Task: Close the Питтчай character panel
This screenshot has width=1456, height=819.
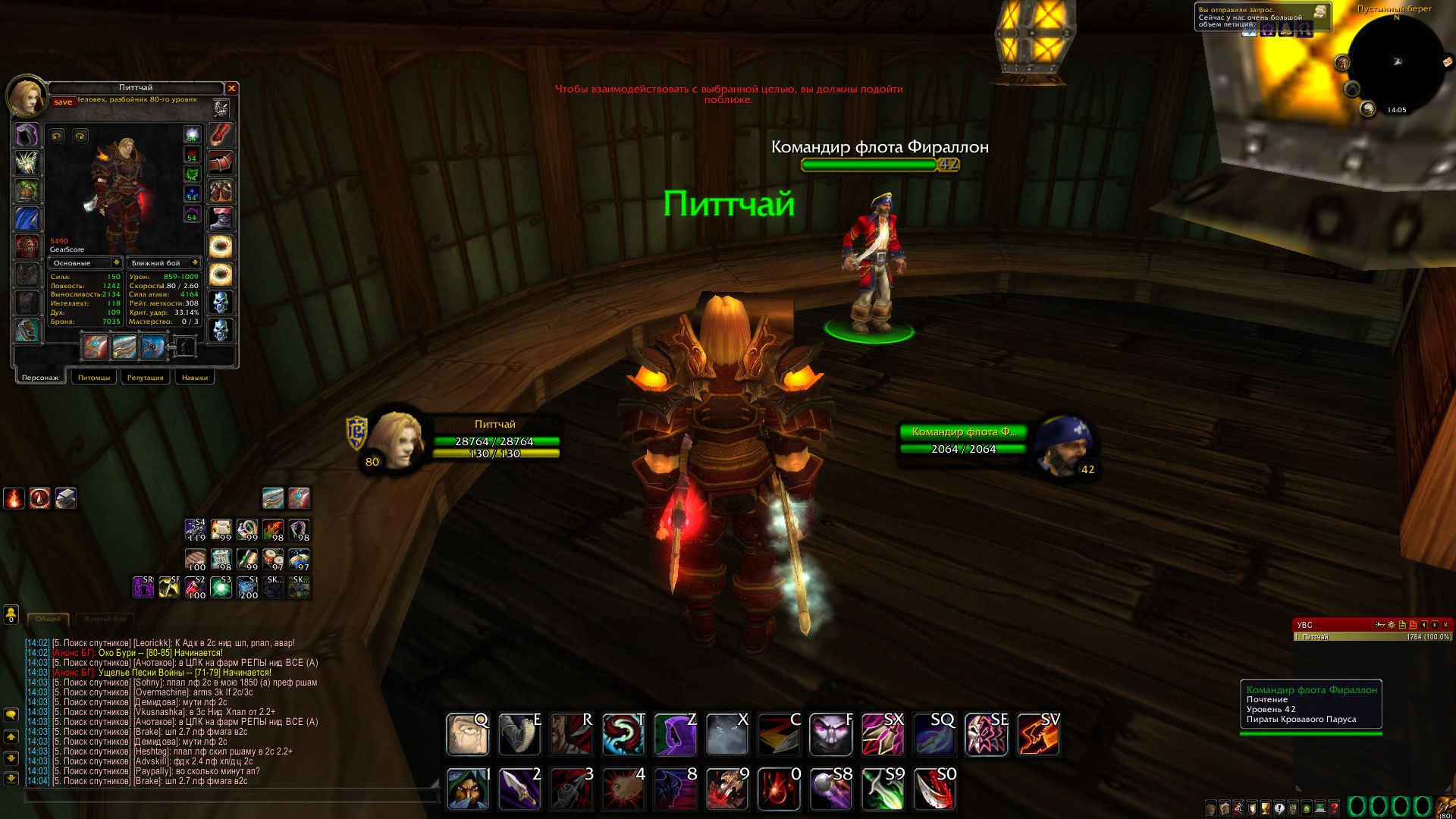Action: point(232,89)
